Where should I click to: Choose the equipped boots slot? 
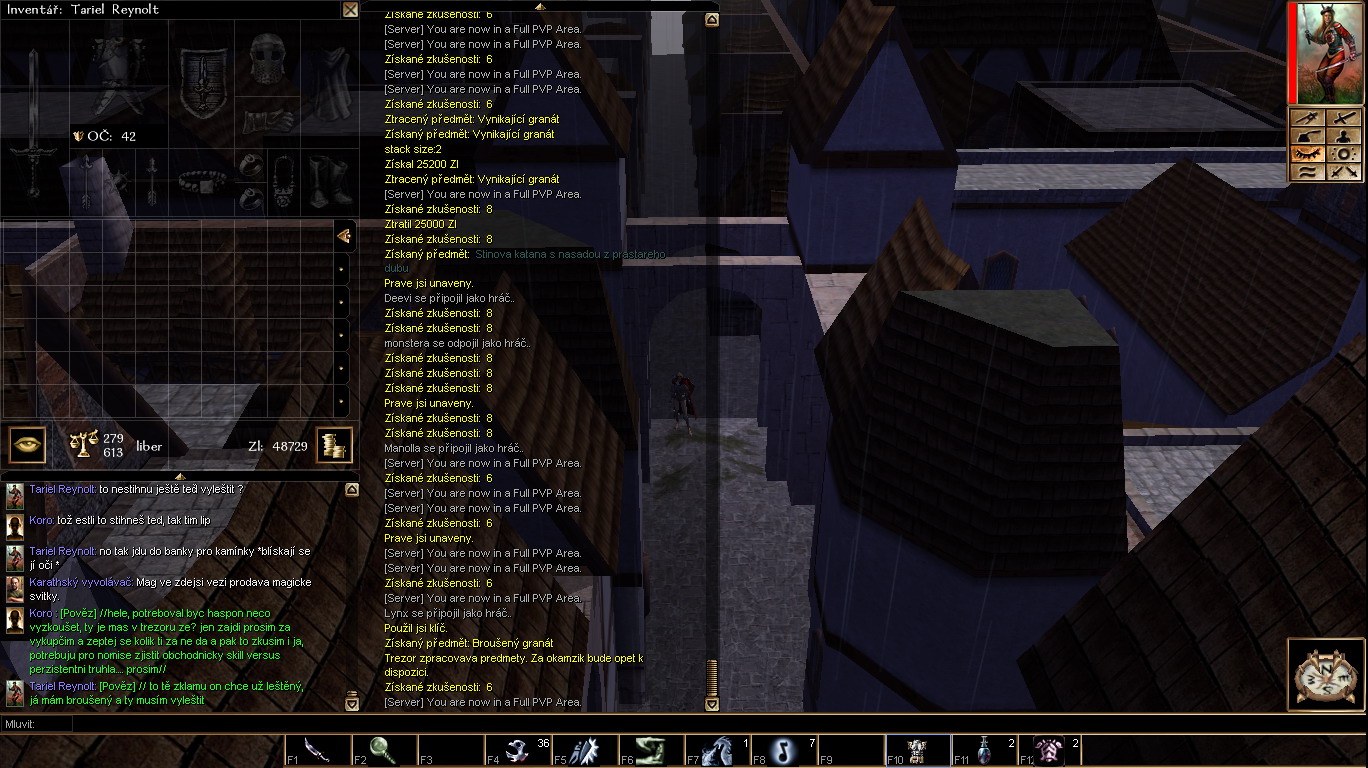[328, 180]
